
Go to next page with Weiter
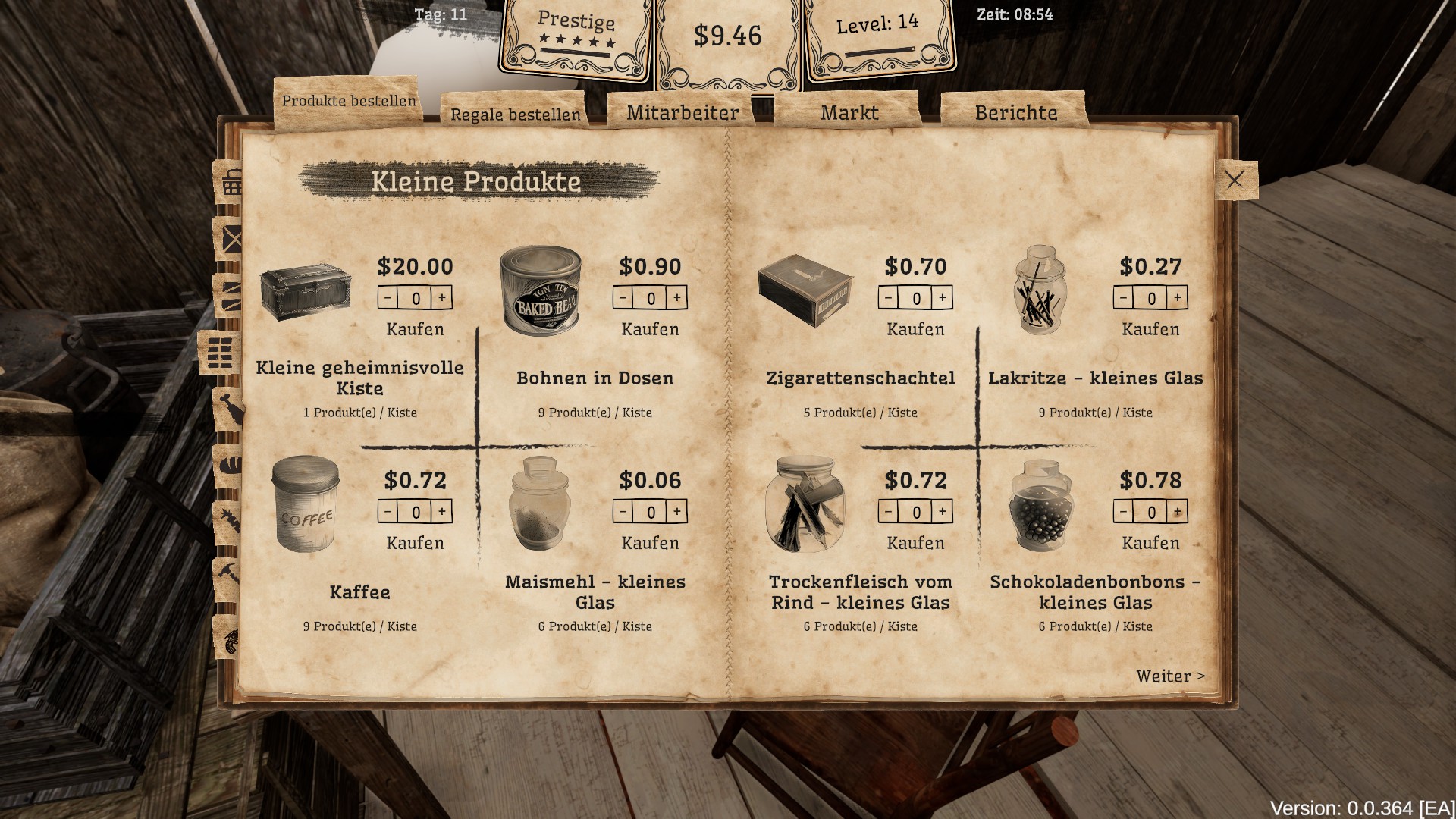tap(1169, 676)
